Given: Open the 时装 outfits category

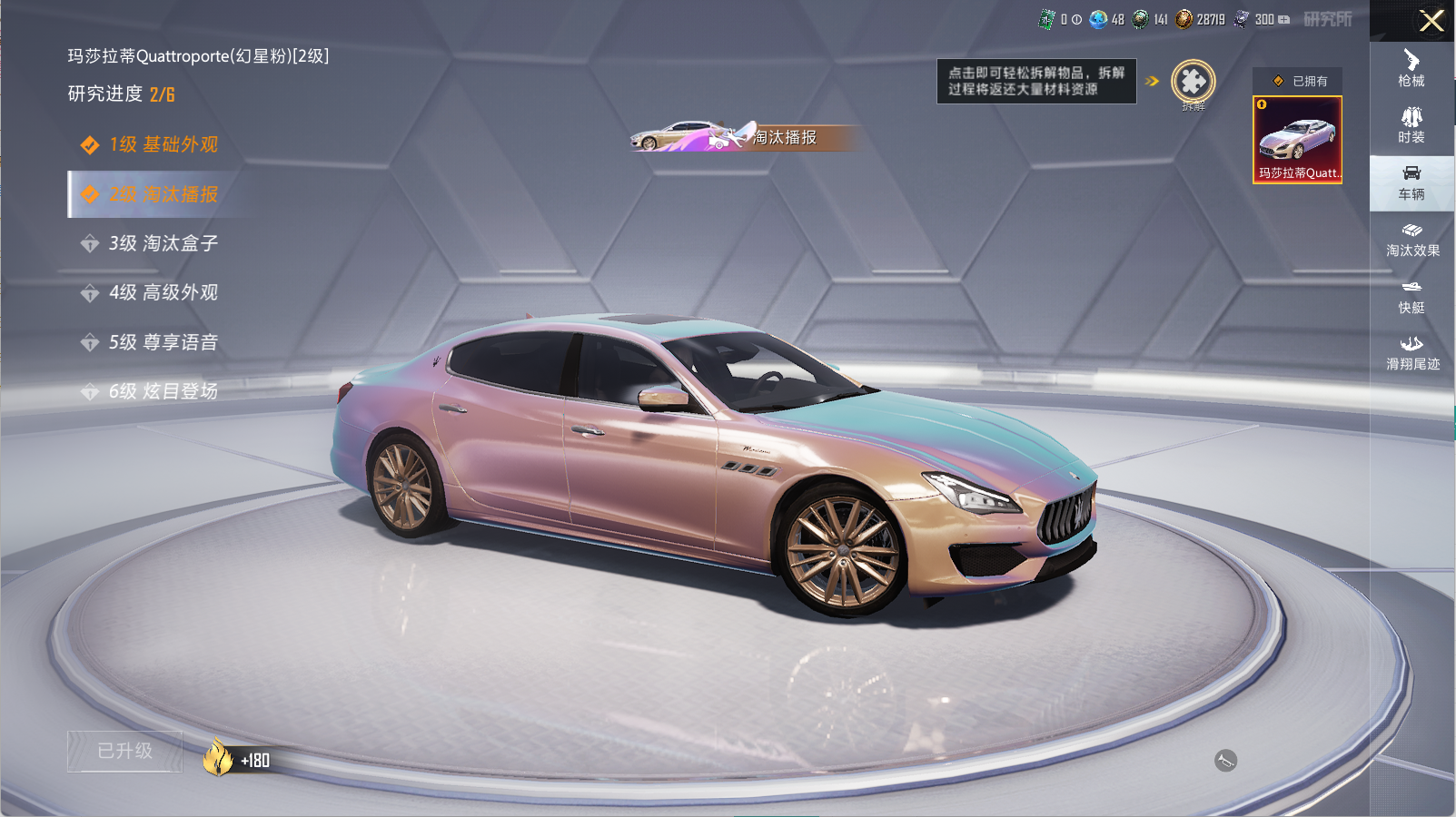Looking at the screenshot, I should point(1411,125).
